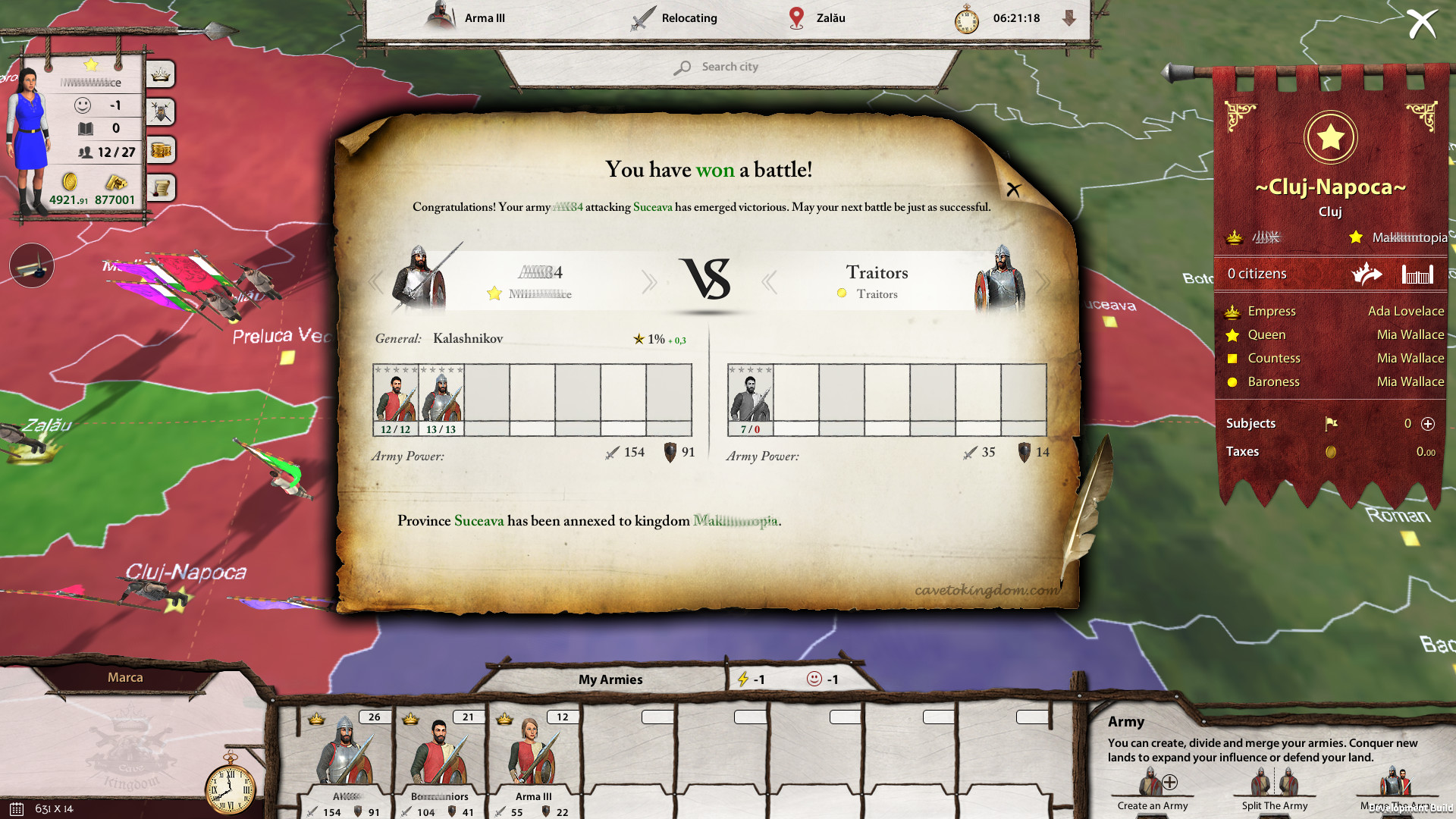Browse previous army with left chevron near Kalashnikov
Screen dimensions: 1456x819
375,281
